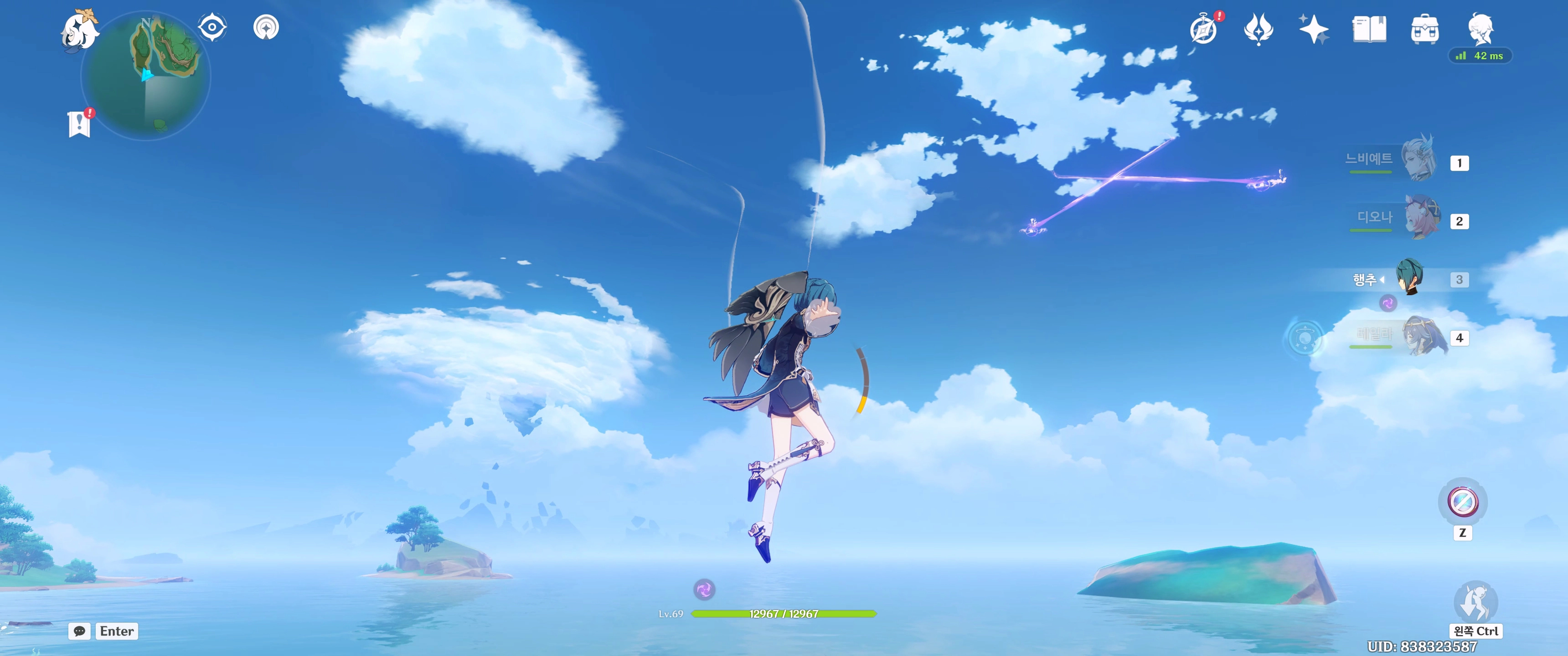Use the gadget assigned to Z

click(1462, 502)
